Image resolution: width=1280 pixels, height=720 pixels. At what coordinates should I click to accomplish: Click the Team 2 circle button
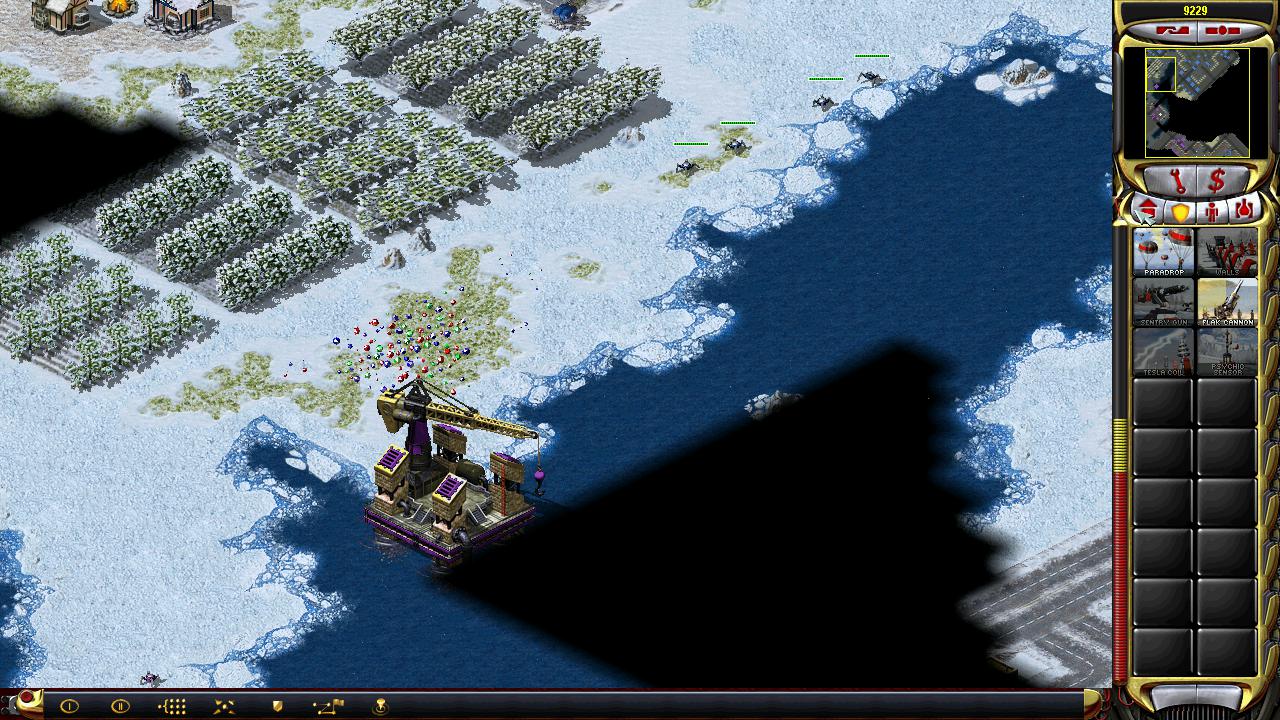click(120, 706)
